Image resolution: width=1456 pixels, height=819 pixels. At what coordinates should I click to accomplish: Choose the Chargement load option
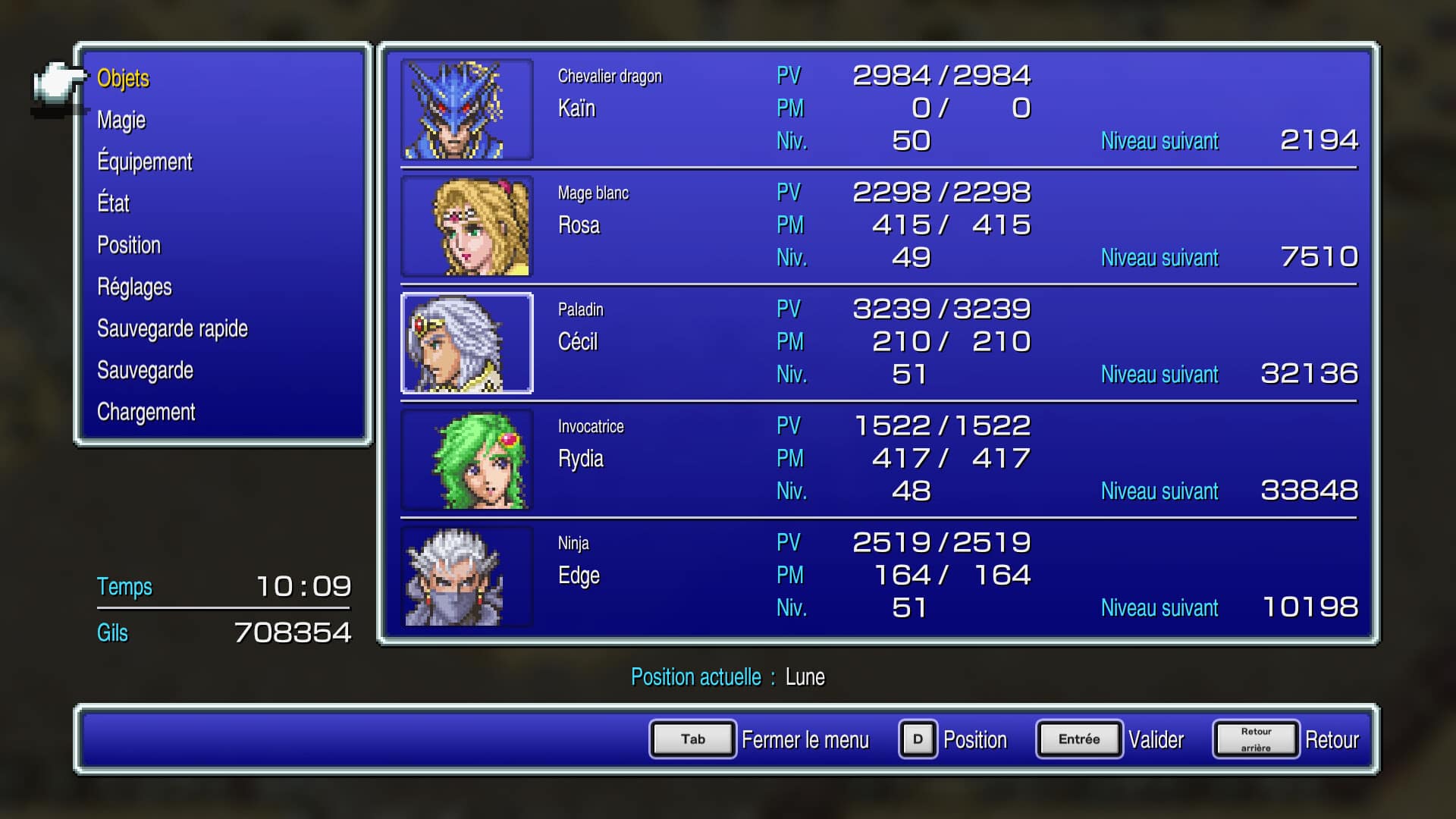(x=146, y=412)
